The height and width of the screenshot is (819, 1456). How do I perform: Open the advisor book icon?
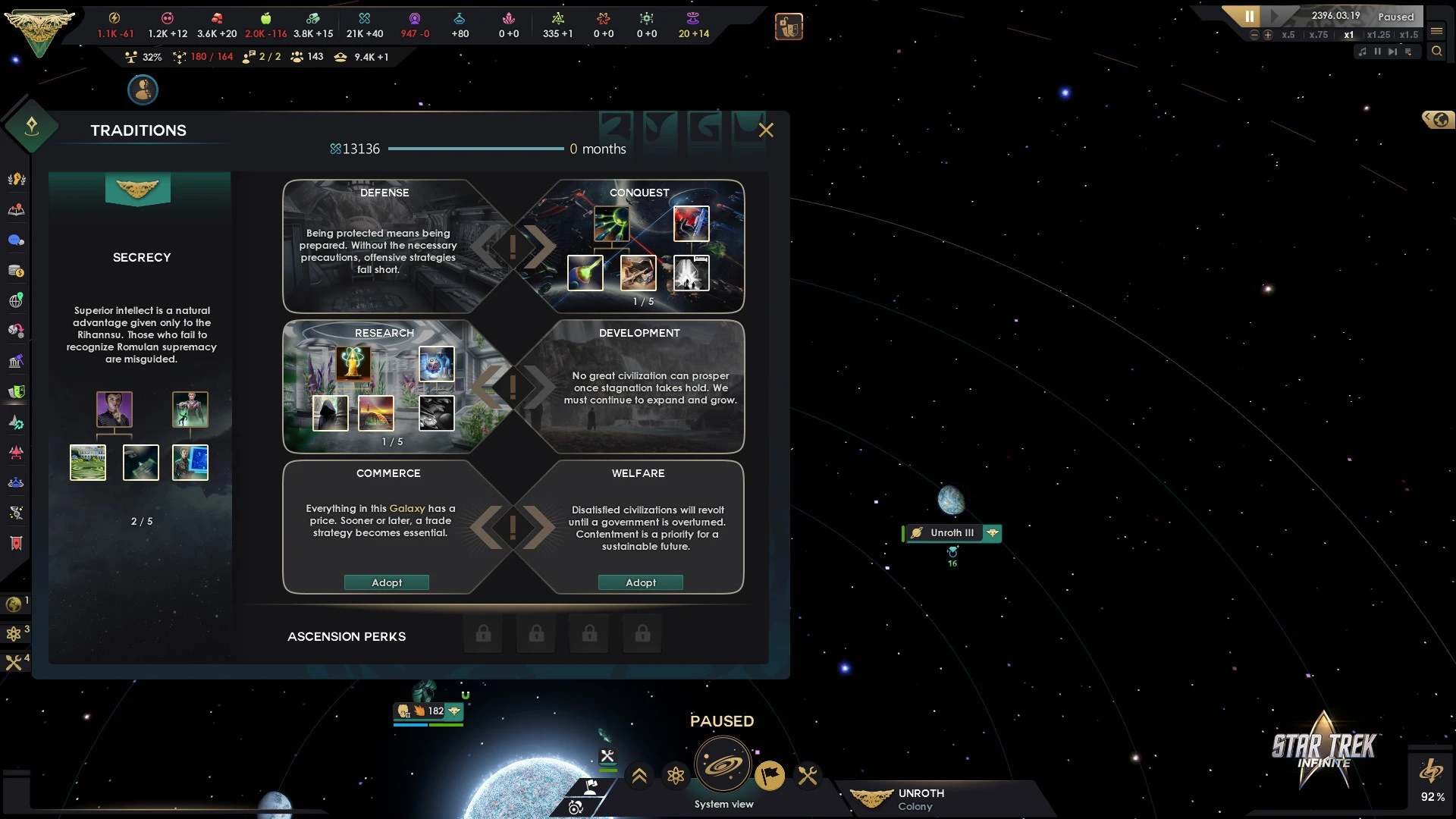[789, 27]
